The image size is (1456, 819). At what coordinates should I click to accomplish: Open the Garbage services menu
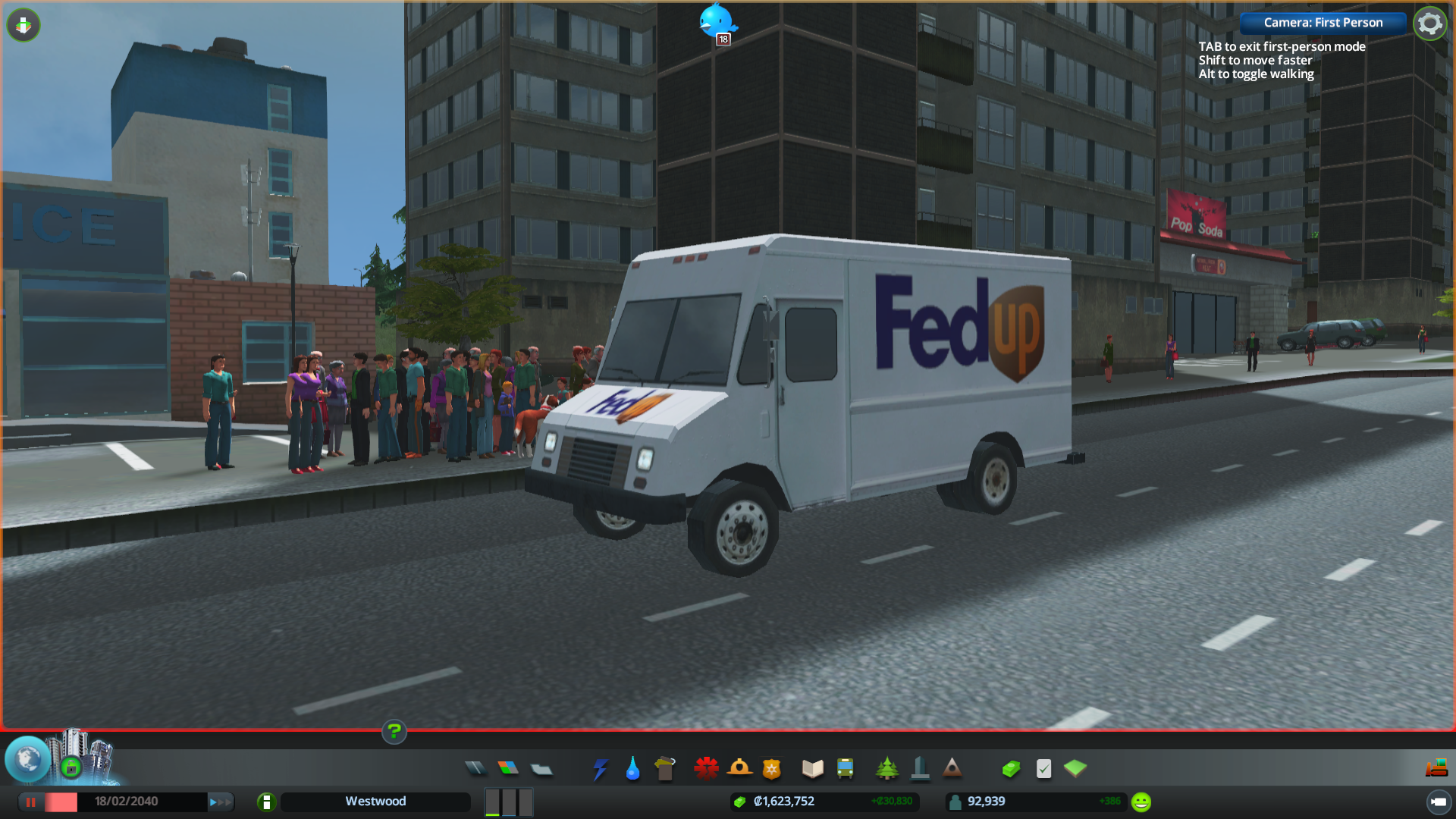665,769
